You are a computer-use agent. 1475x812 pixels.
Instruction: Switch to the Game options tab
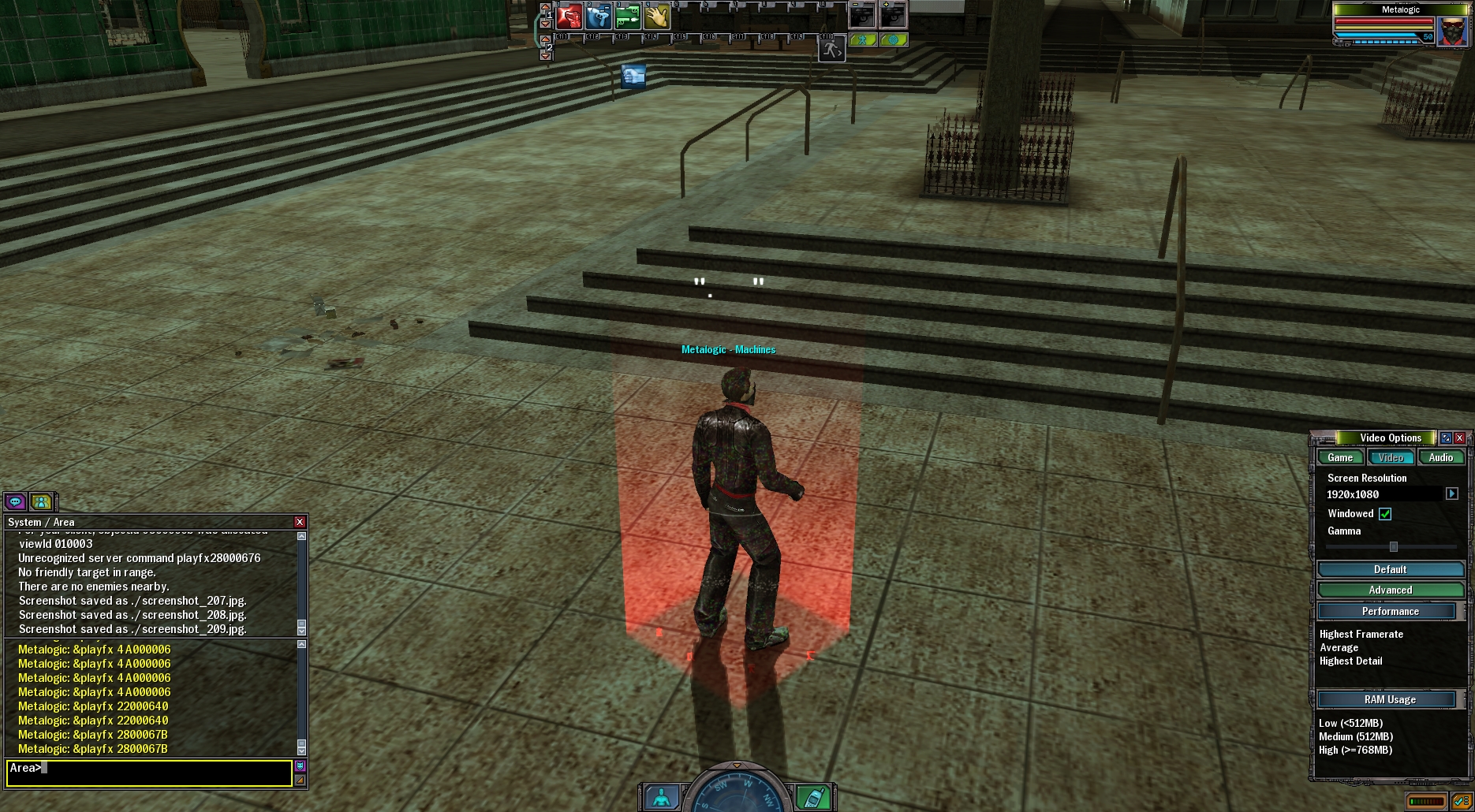1340,458
